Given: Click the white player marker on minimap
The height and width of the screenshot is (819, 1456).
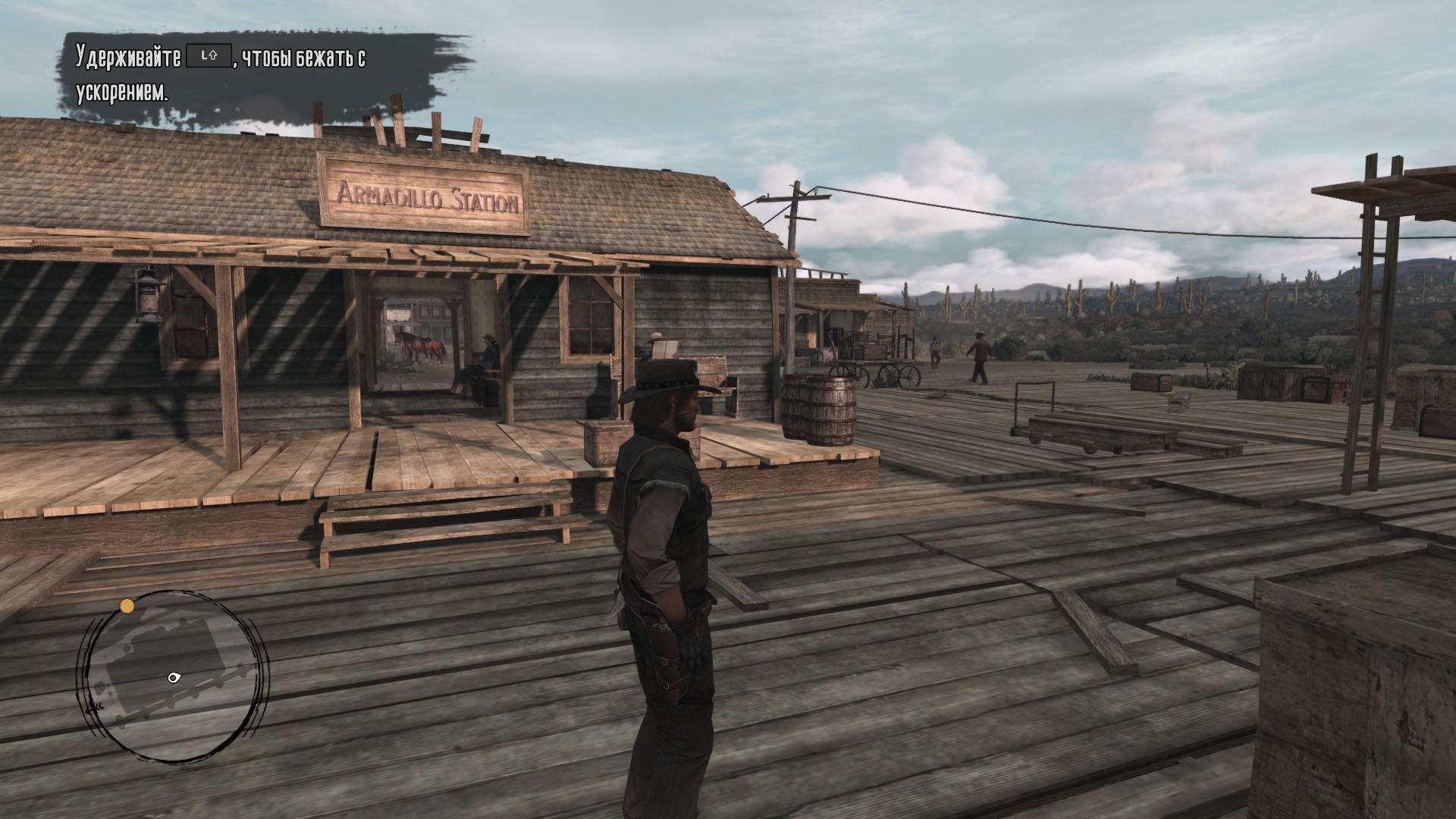Looking at the screenshot, I should (174, 677).
